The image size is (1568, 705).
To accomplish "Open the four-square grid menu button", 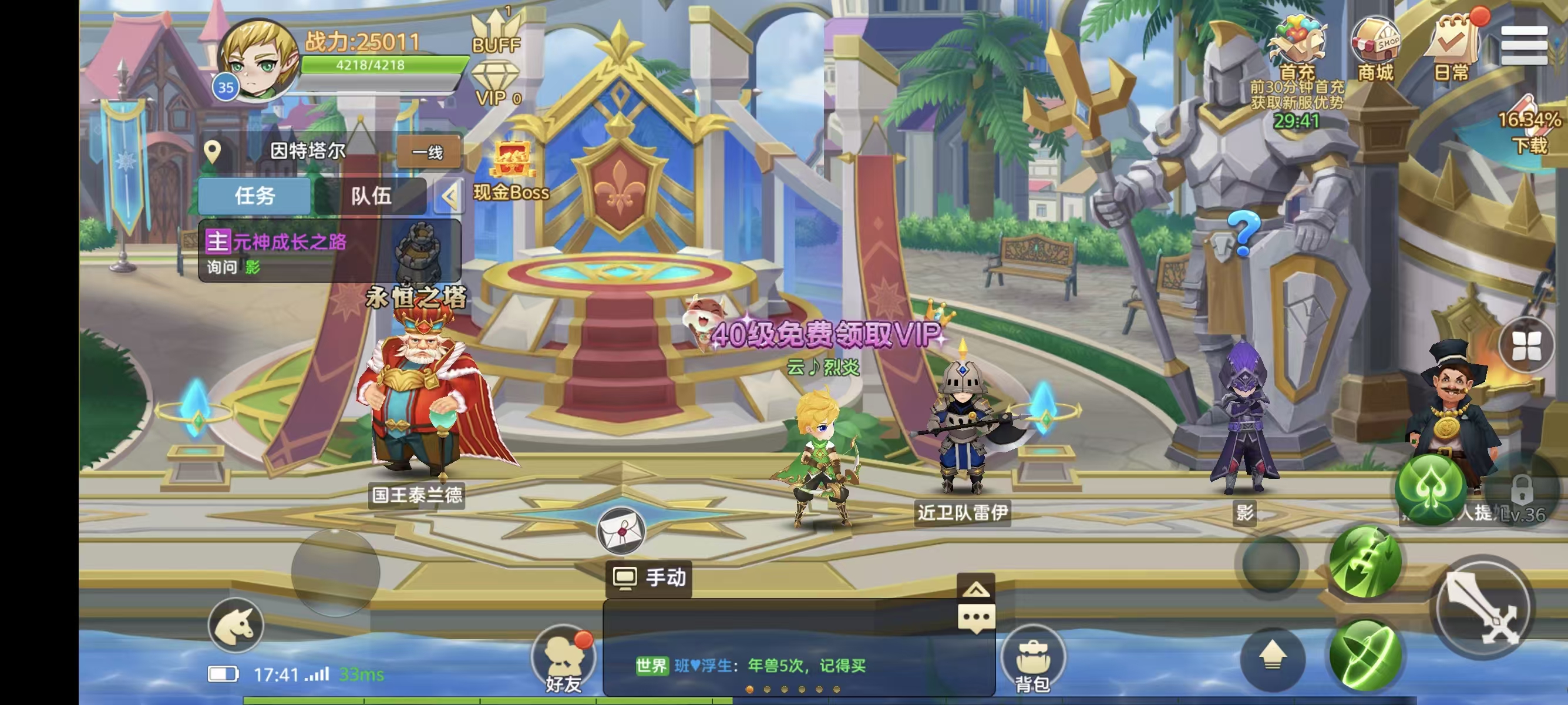I will pos(1527,346).
